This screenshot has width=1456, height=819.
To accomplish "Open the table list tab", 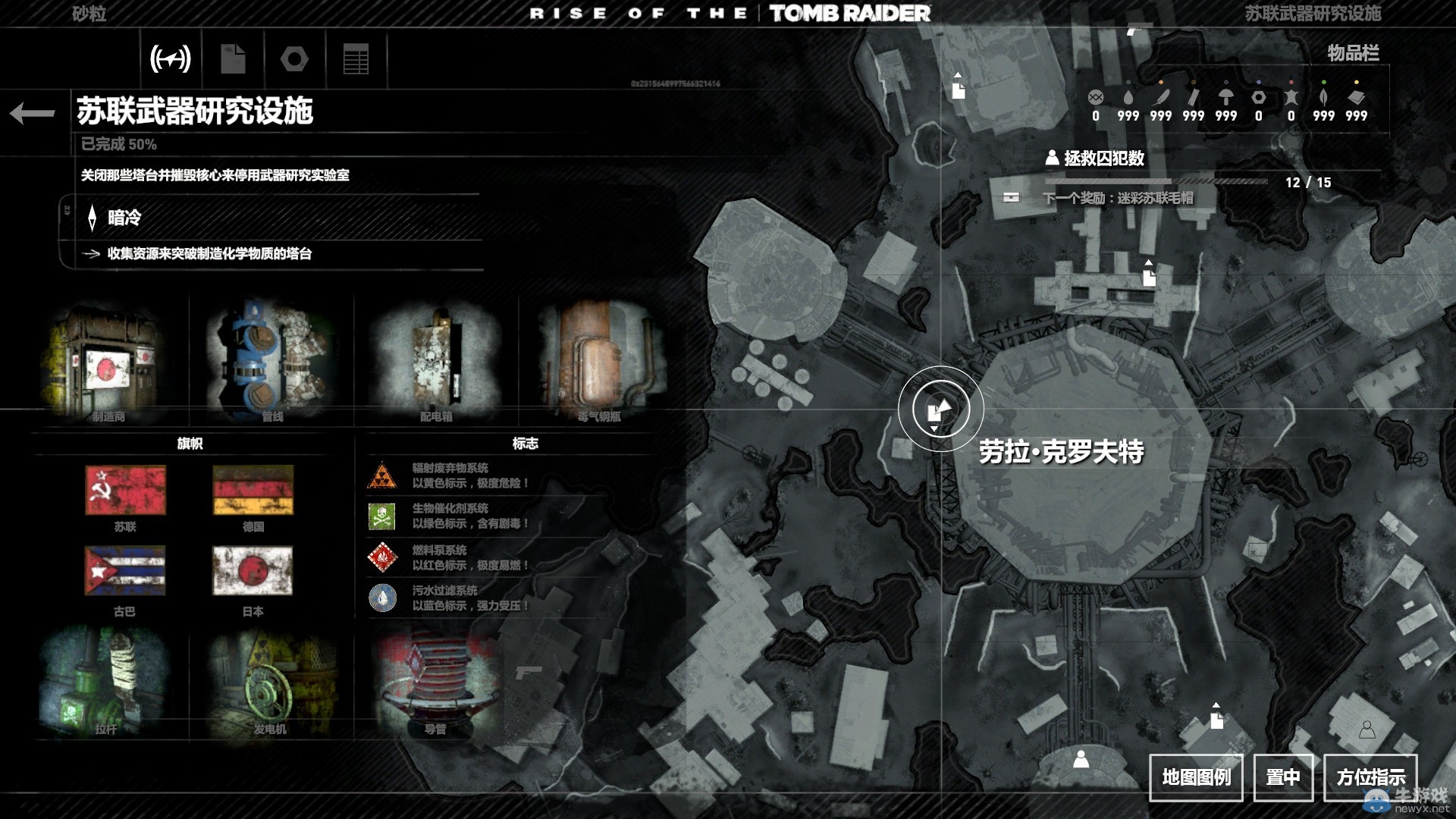I will pos(356,58).
